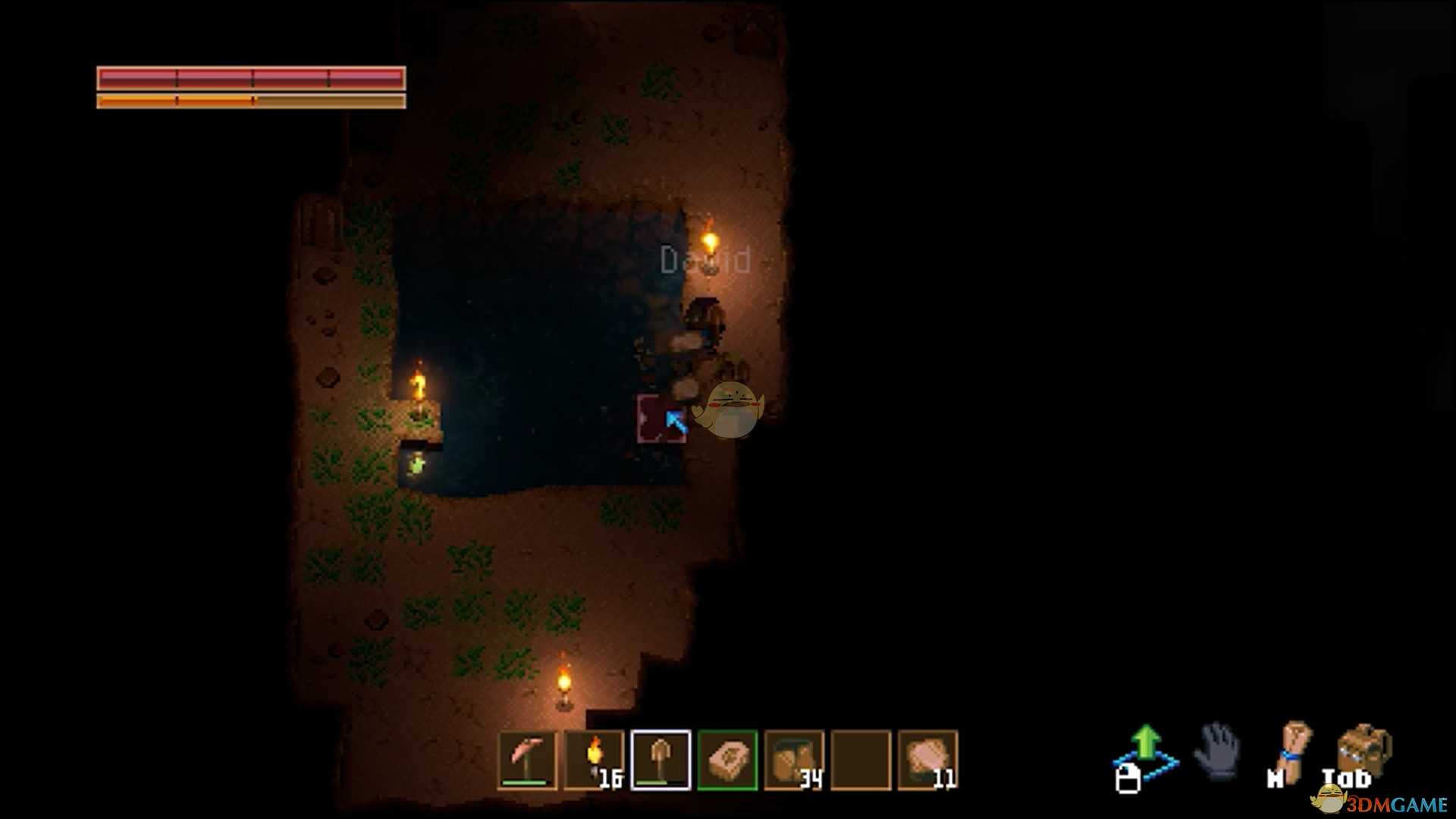Pick the hotbar item with 34 count
This screenshot has height=819, width=1456.
(794, 759)
